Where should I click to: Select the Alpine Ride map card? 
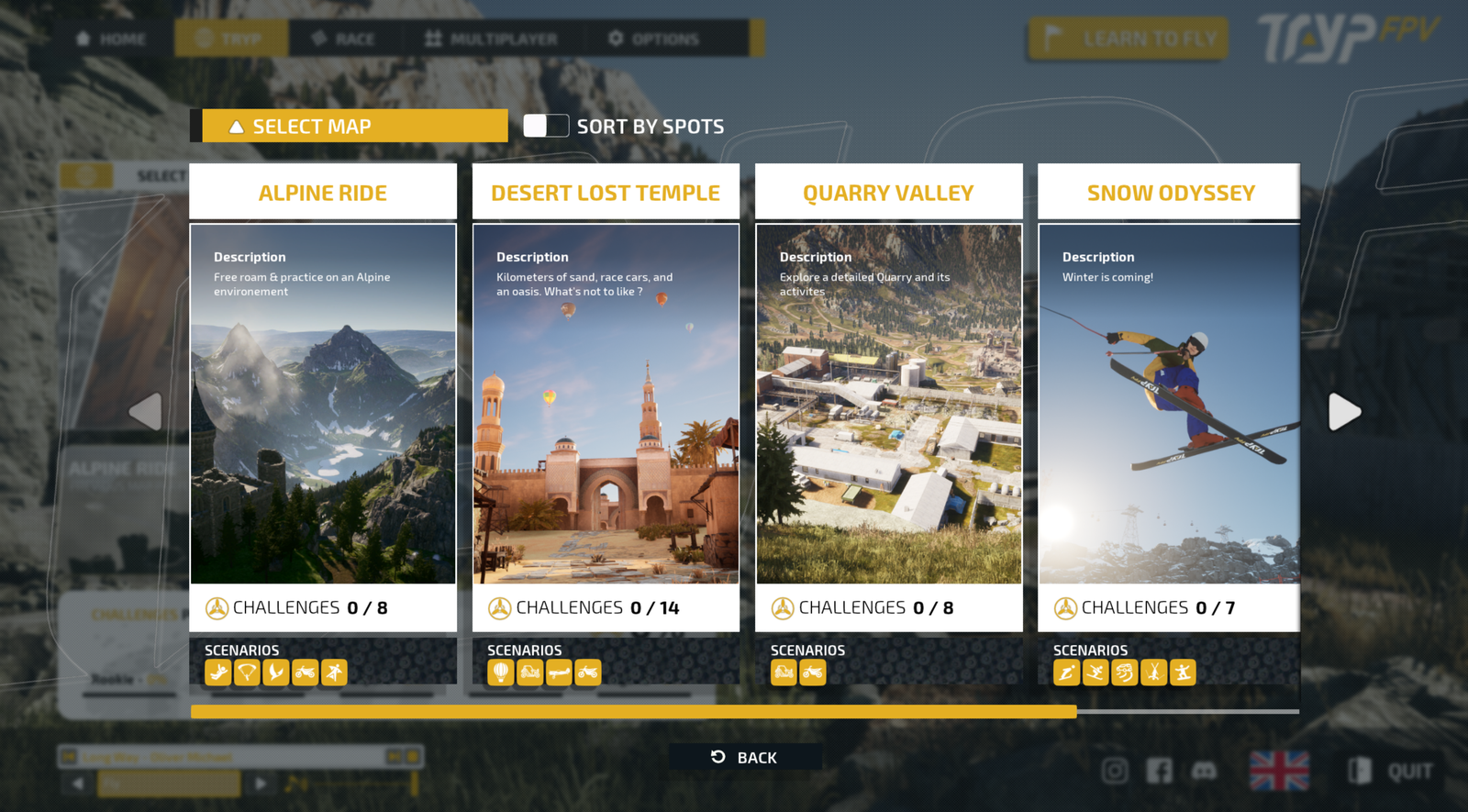(323, 404)
